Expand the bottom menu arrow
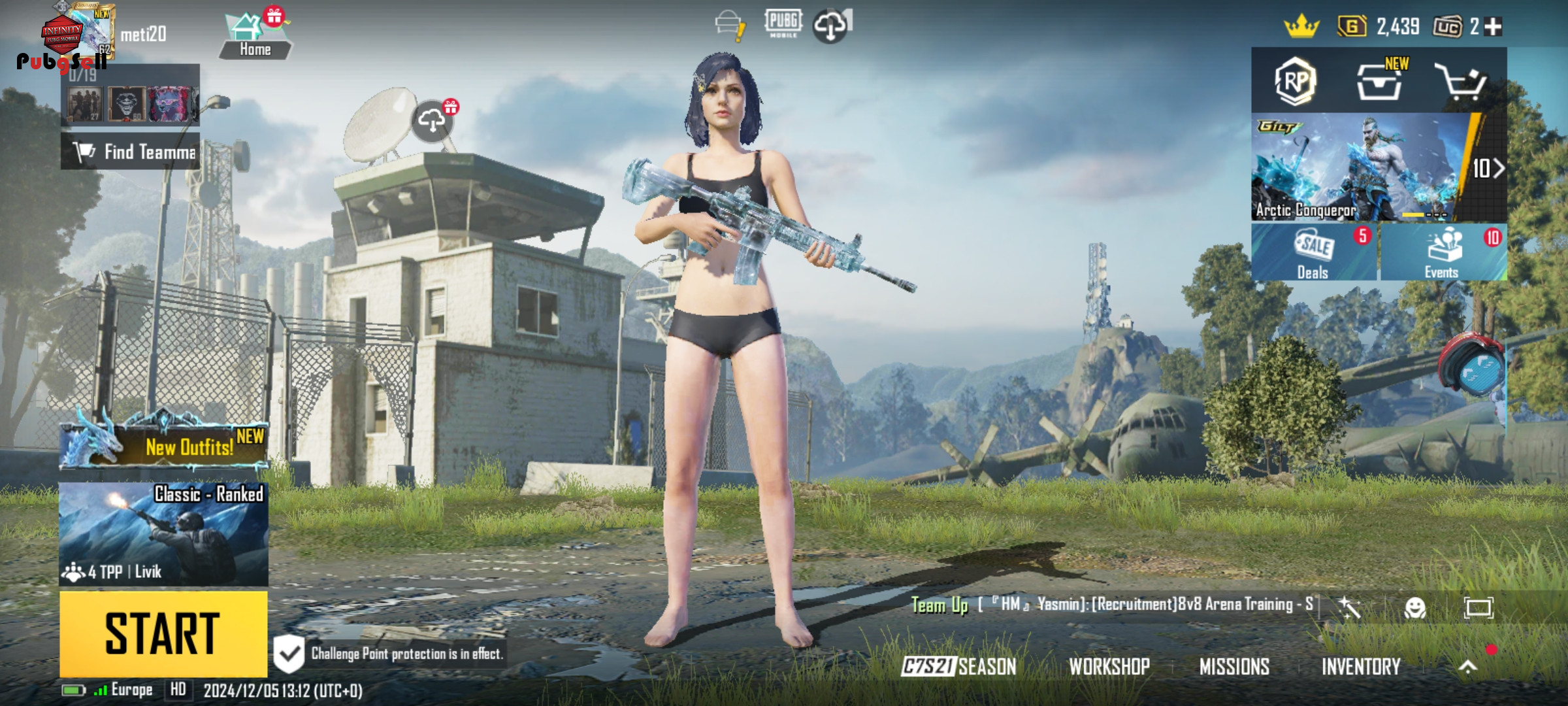 click(1467, 666)
